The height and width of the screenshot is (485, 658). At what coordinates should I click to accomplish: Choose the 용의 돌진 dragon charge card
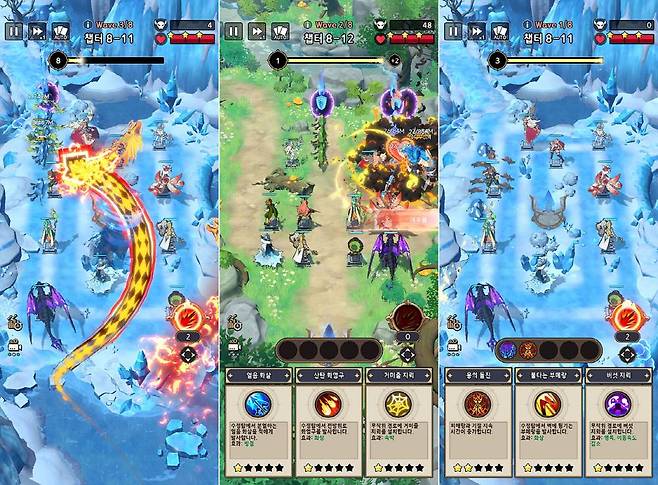tap(476, 420)
